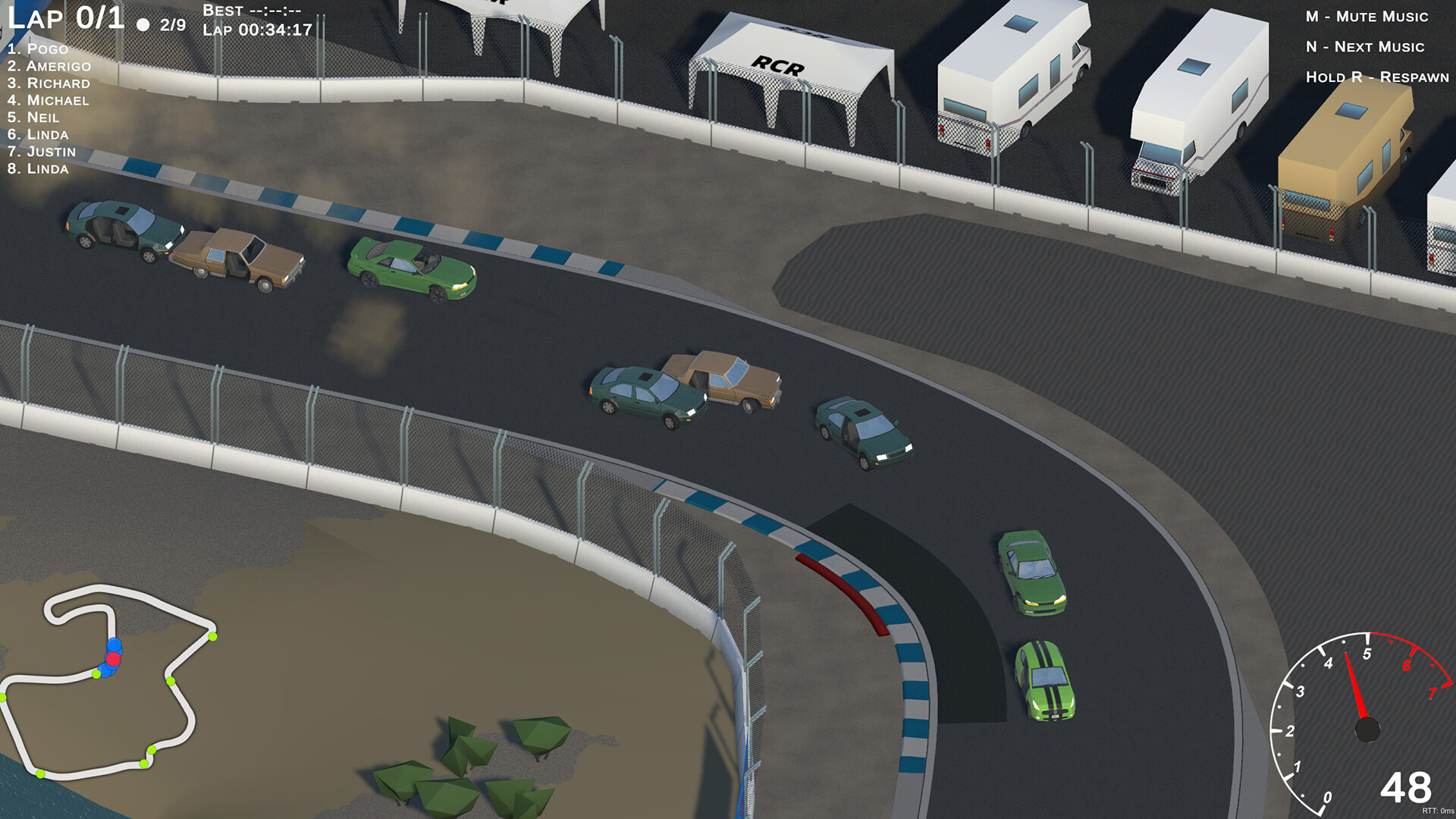Mute the music via M - Mute Music
The width and height of the screenshot is (1456, 819).
coord(1366,15)
